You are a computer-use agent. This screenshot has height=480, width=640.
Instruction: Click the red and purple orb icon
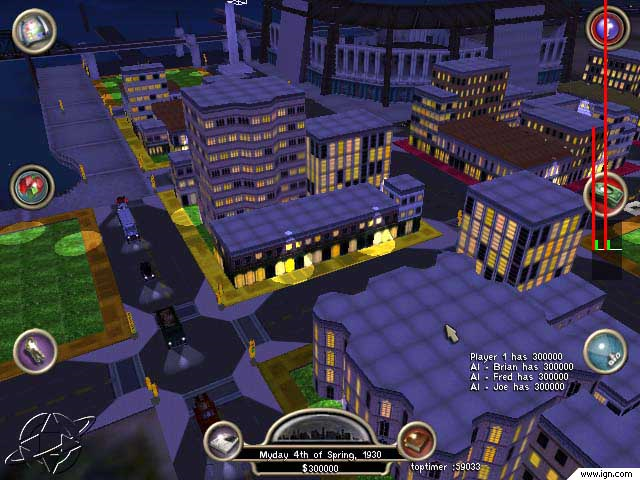(x=606, y=28)
